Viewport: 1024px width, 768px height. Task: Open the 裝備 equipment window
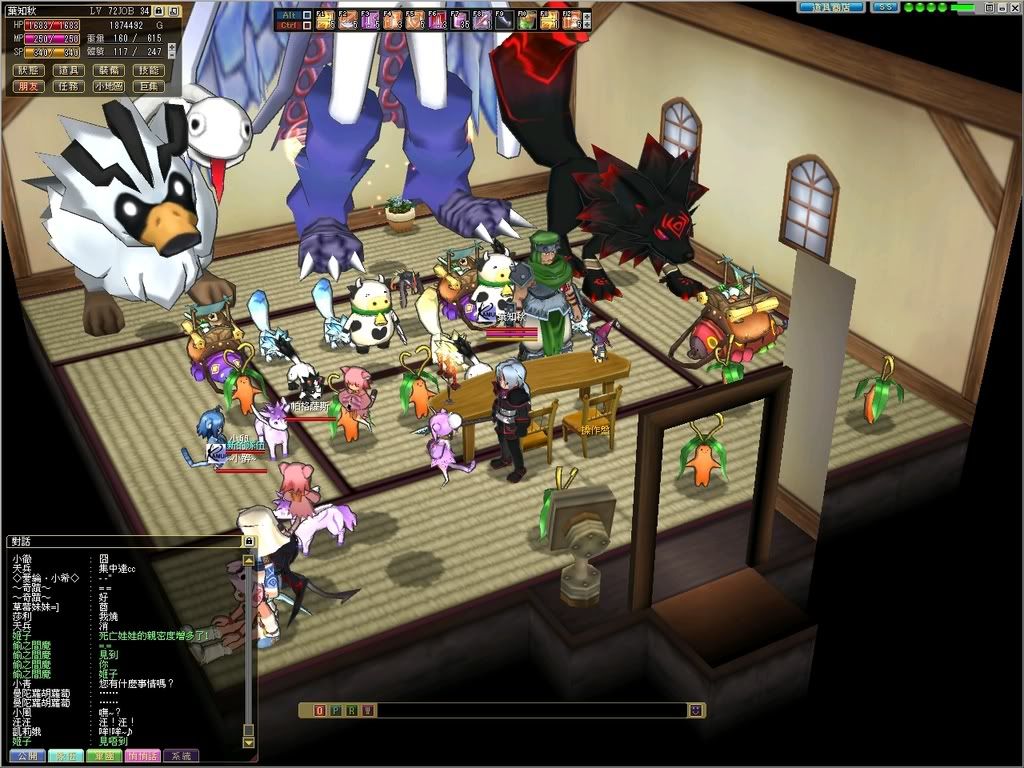tap(108, 71)
